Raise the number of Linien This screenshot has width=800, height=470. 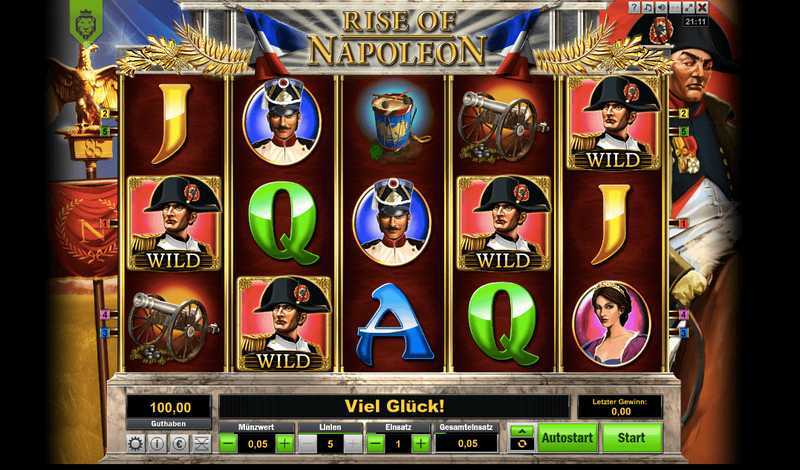coord(353,443)
